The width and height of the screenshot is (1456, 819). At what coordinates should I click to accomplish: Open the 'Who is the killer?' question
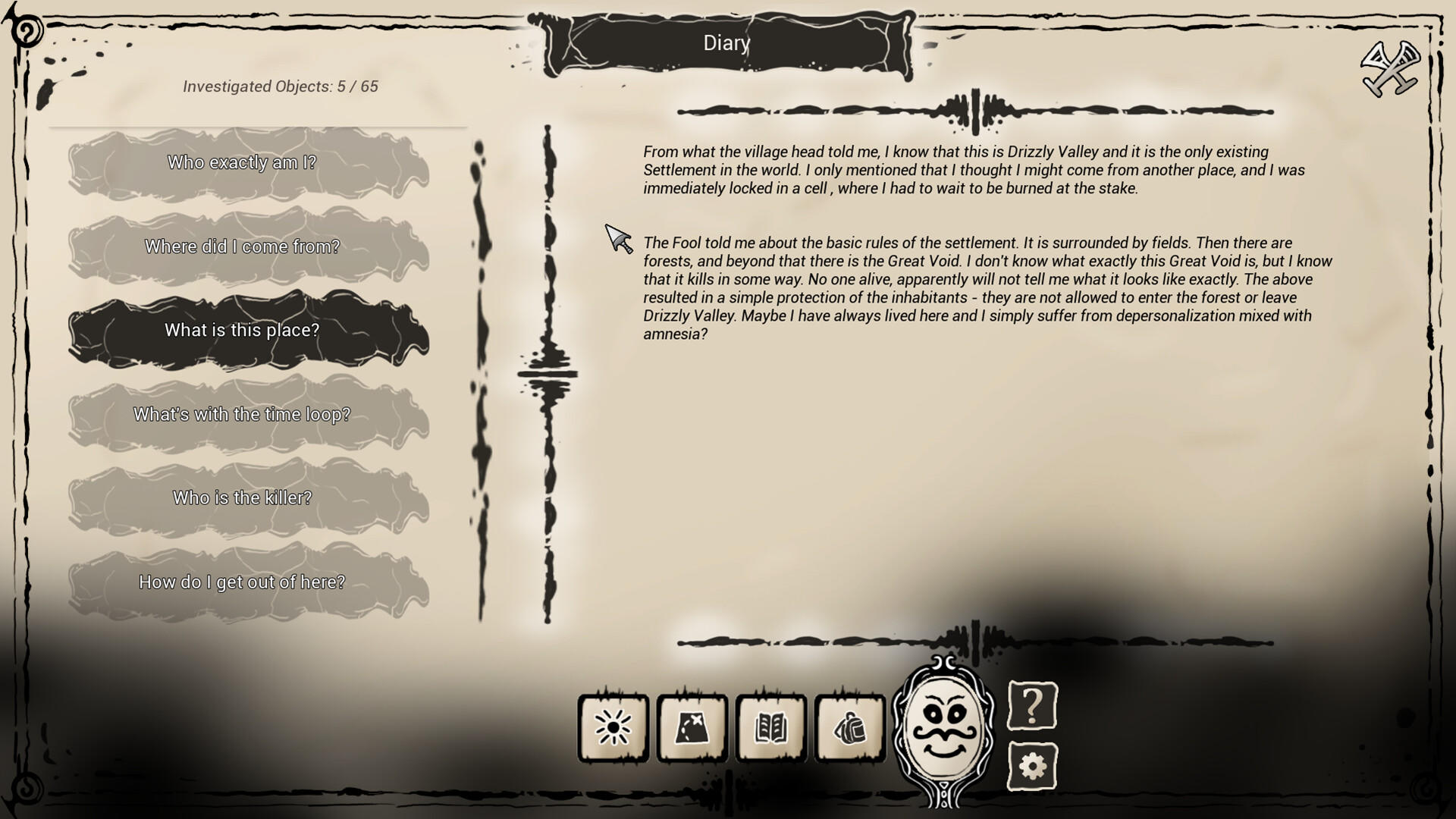tap(242, 498)
